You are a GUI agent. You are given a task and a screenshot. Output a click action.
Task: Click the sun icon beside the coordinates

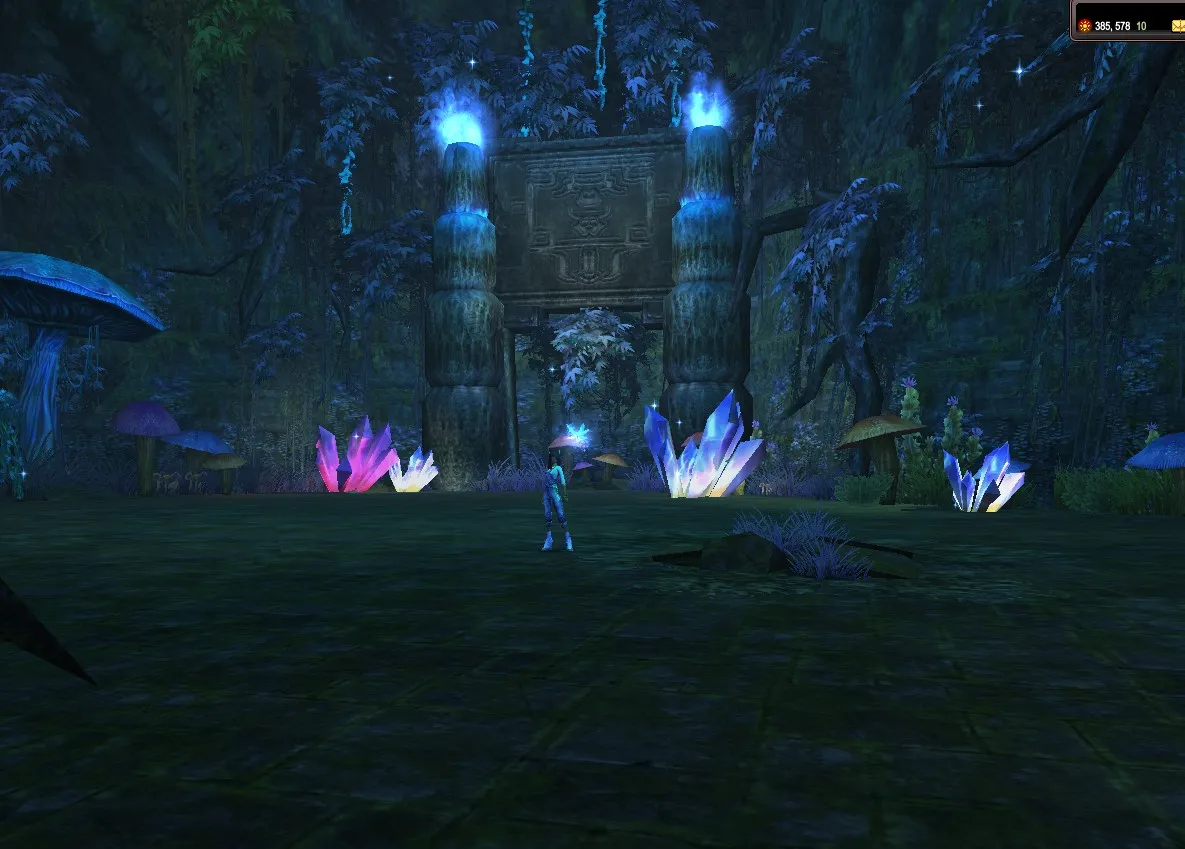[x=1087, y=24]
